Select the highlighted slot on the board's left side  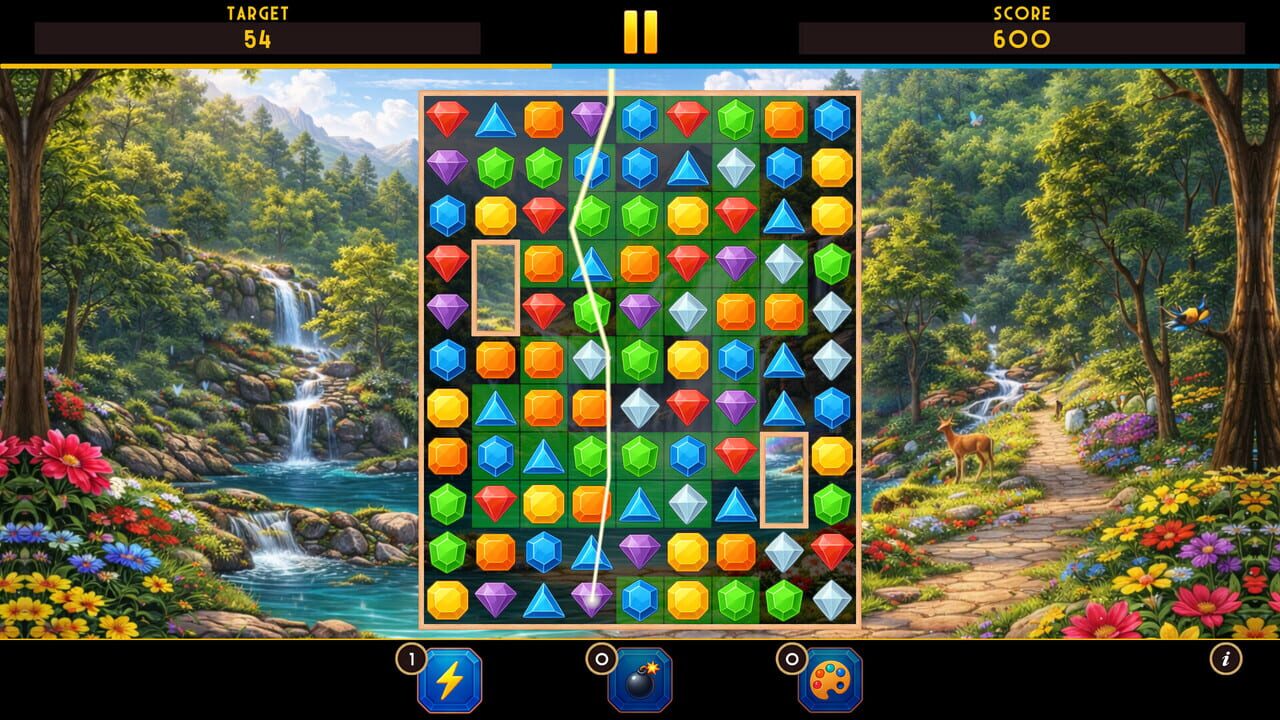coord(493,287)
